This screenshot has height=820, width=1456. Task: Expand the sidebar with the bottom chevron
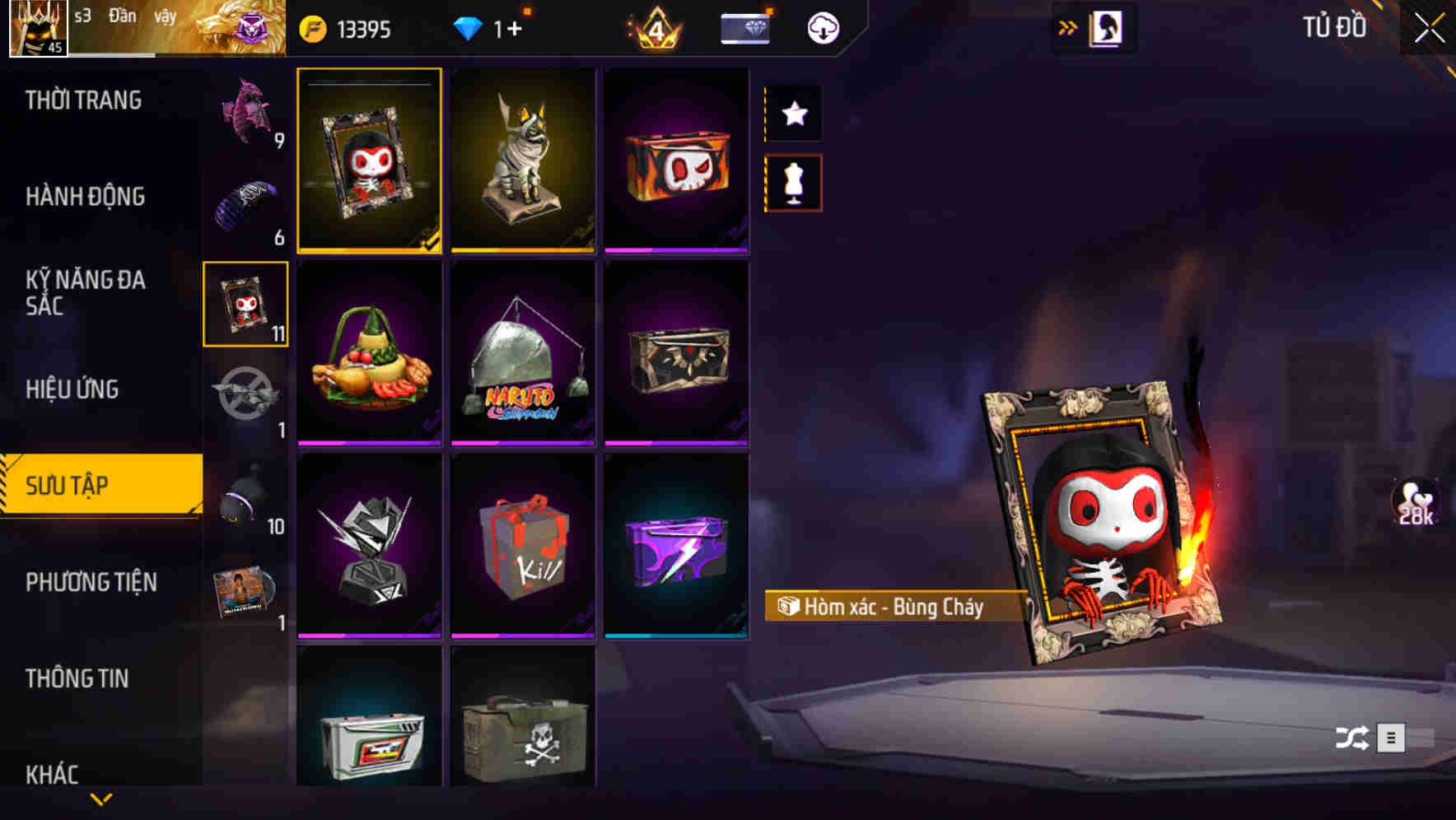coord(101,799)
